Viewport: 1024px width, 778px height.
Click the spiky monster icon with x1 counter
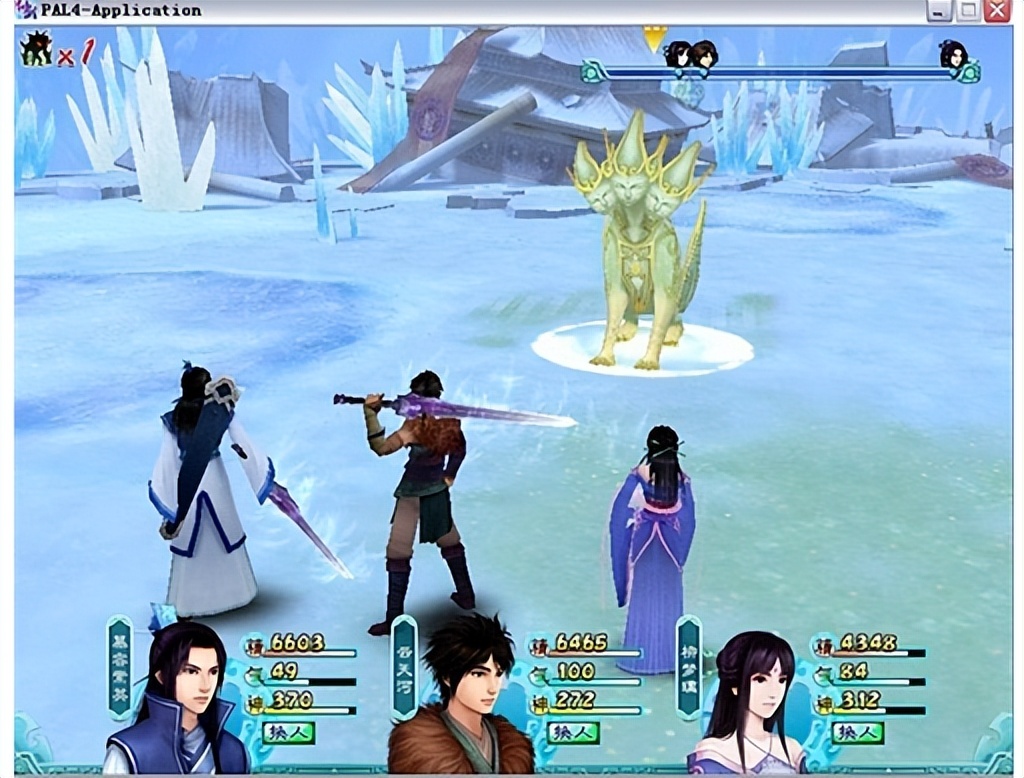tap(37, 48)
